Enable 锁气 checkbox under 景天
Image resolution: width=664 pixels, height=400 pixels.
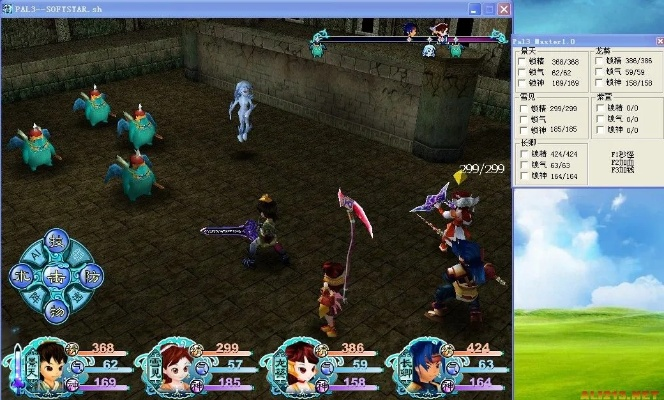tap(522, 72)
